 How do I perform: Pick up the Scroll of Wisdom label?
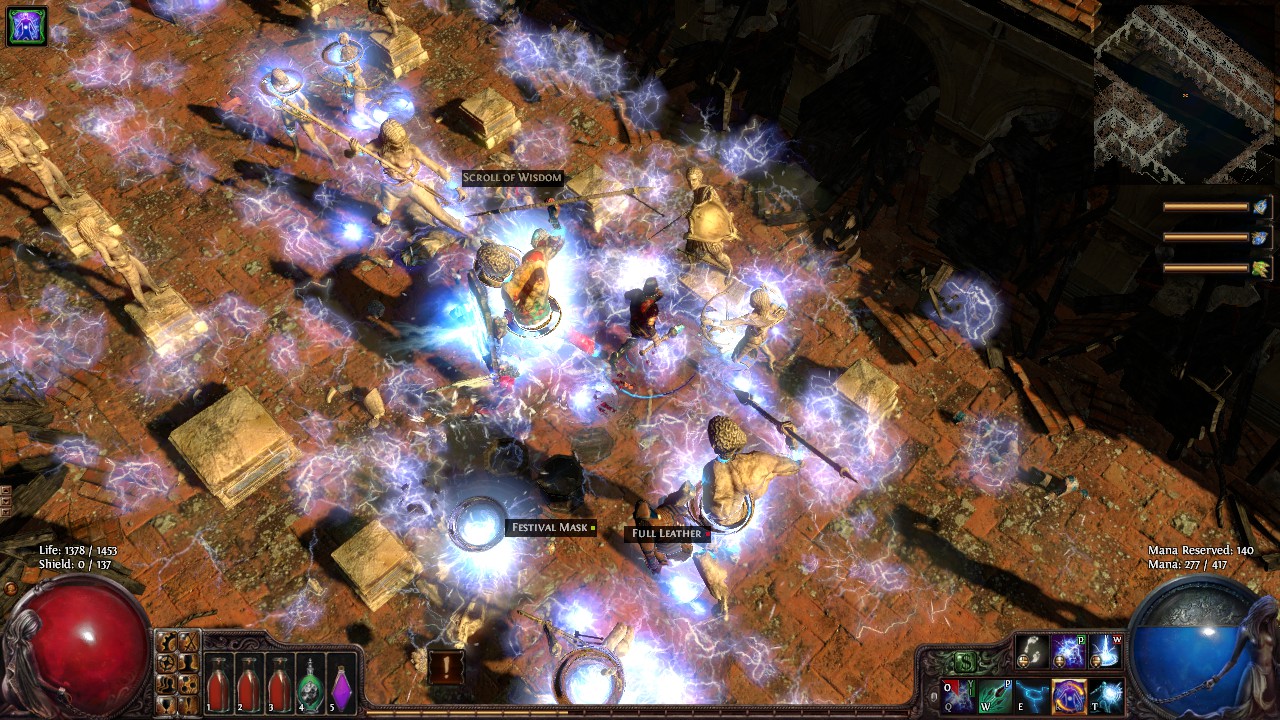(512, 178)
